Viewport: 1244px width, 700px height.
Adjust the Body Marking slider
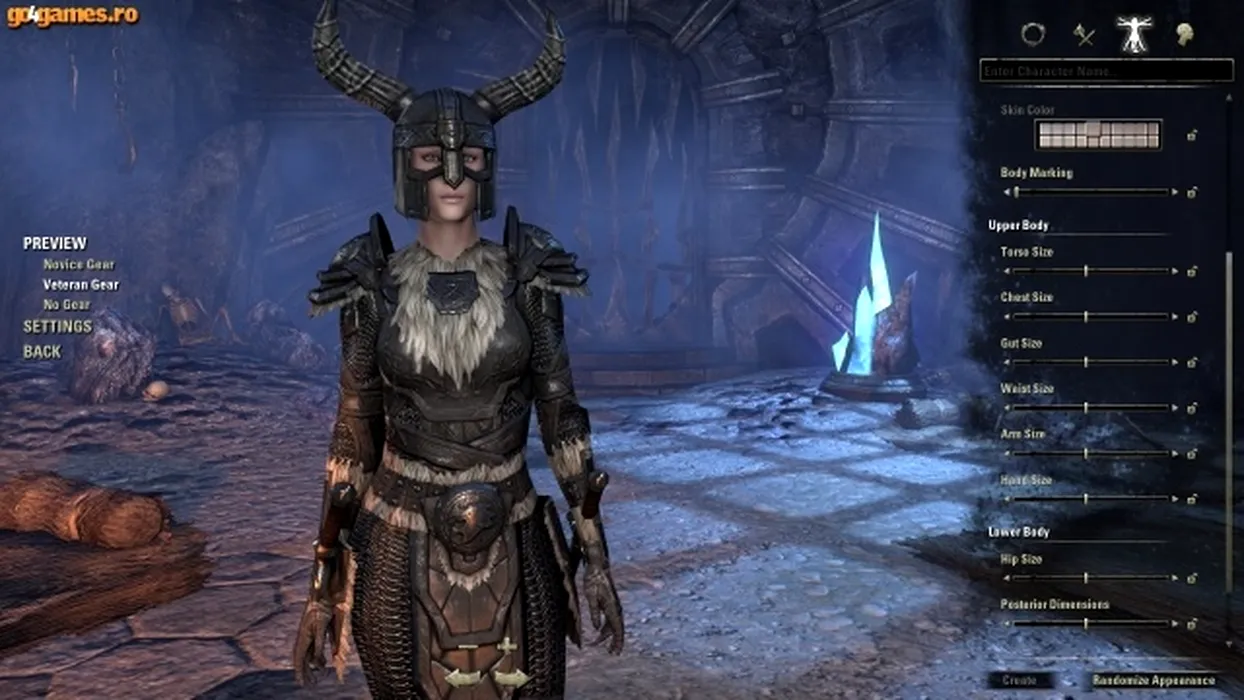tap(1094, 192)
